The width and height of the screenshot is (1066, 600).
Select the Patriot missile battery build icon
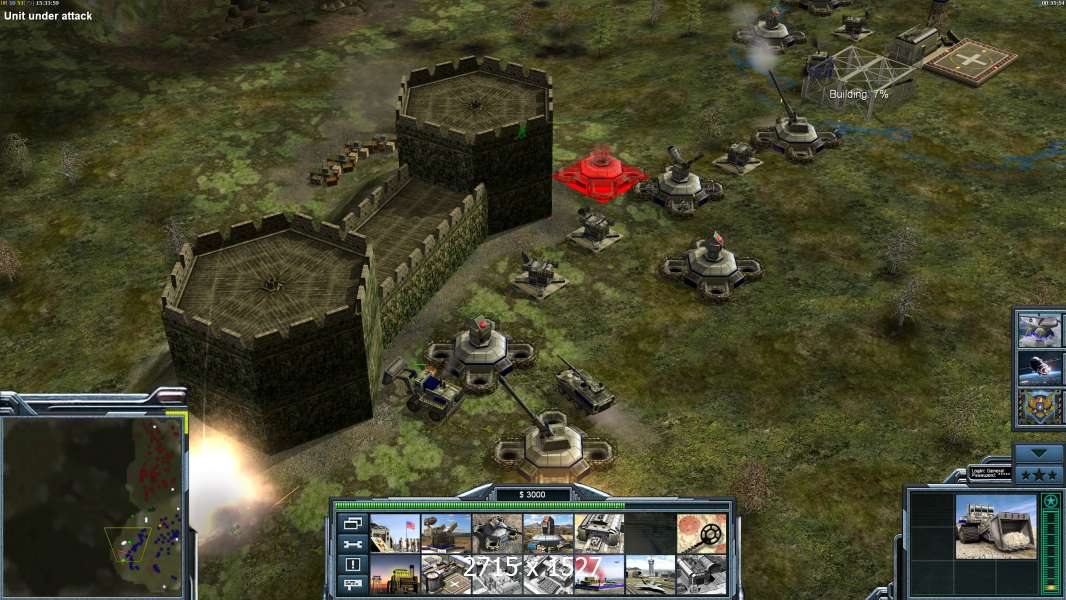445,533
